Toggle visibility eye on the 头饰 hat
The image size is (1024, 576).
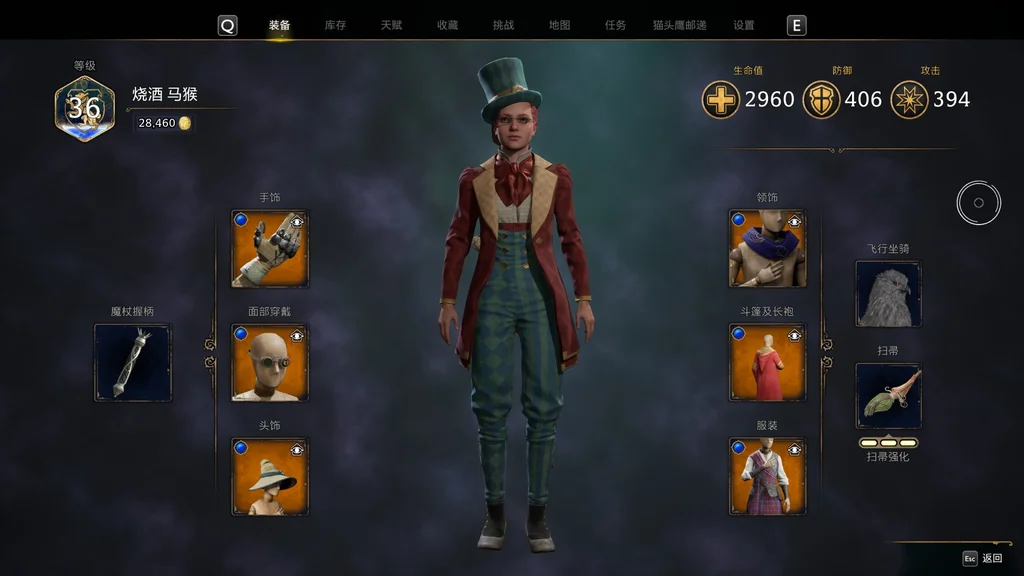(297, 448)
